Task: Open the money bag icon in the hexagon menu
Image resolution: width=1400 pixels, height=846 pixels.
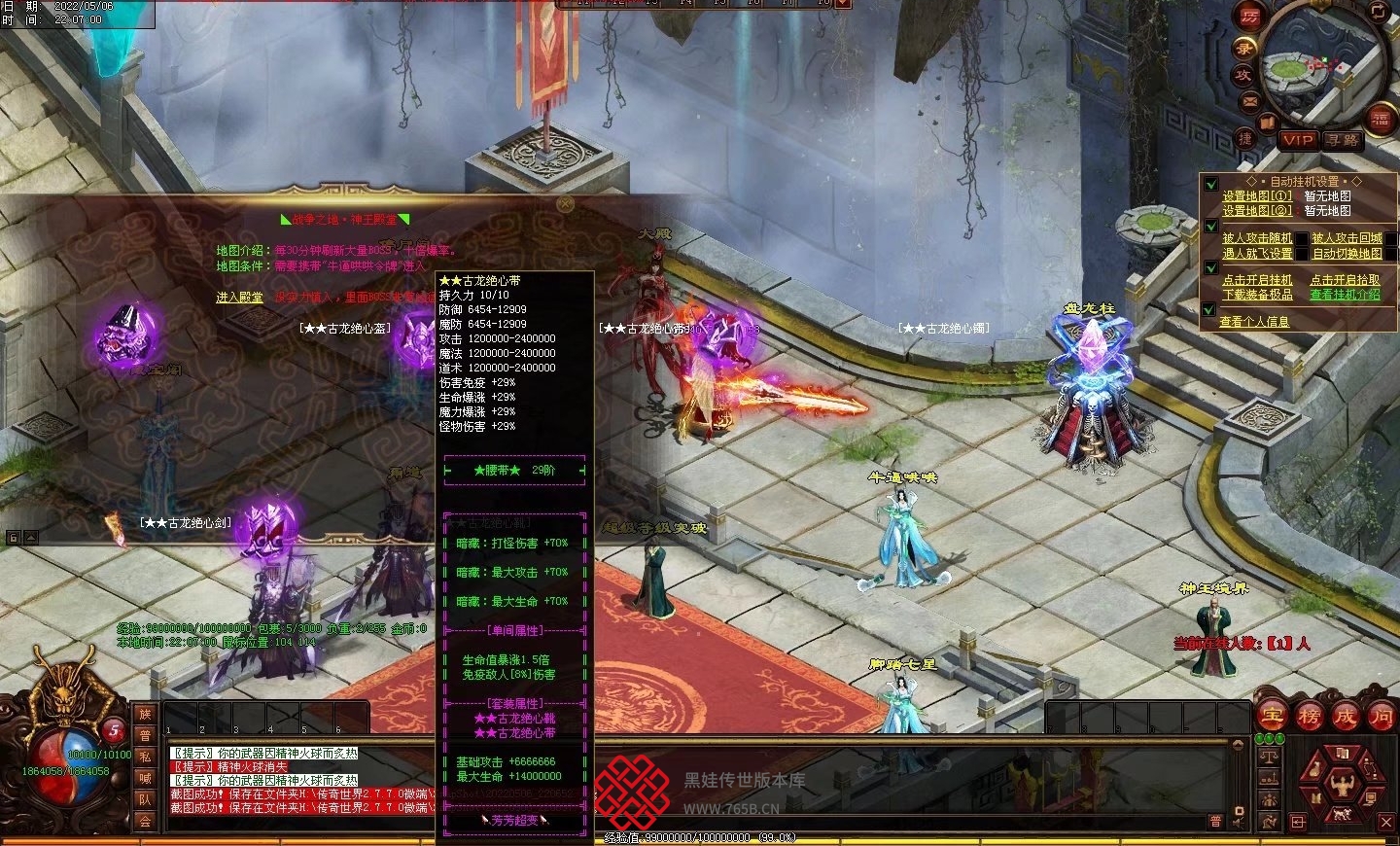Action: coord(1316,769)
